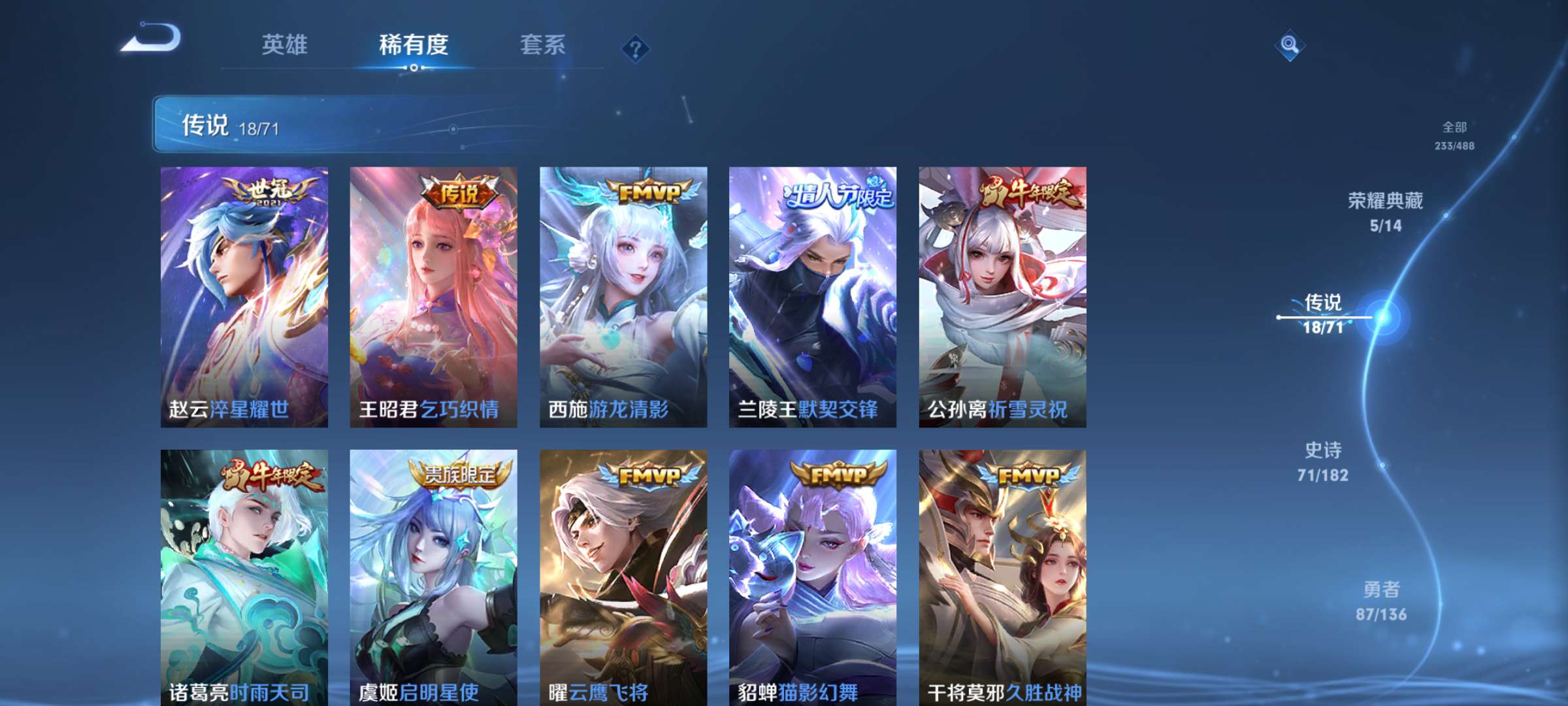Open the 干将莫邪久胜战神 skin thumbnail
This screenshot has height=706, width=1568.
tap(1006, 575)
